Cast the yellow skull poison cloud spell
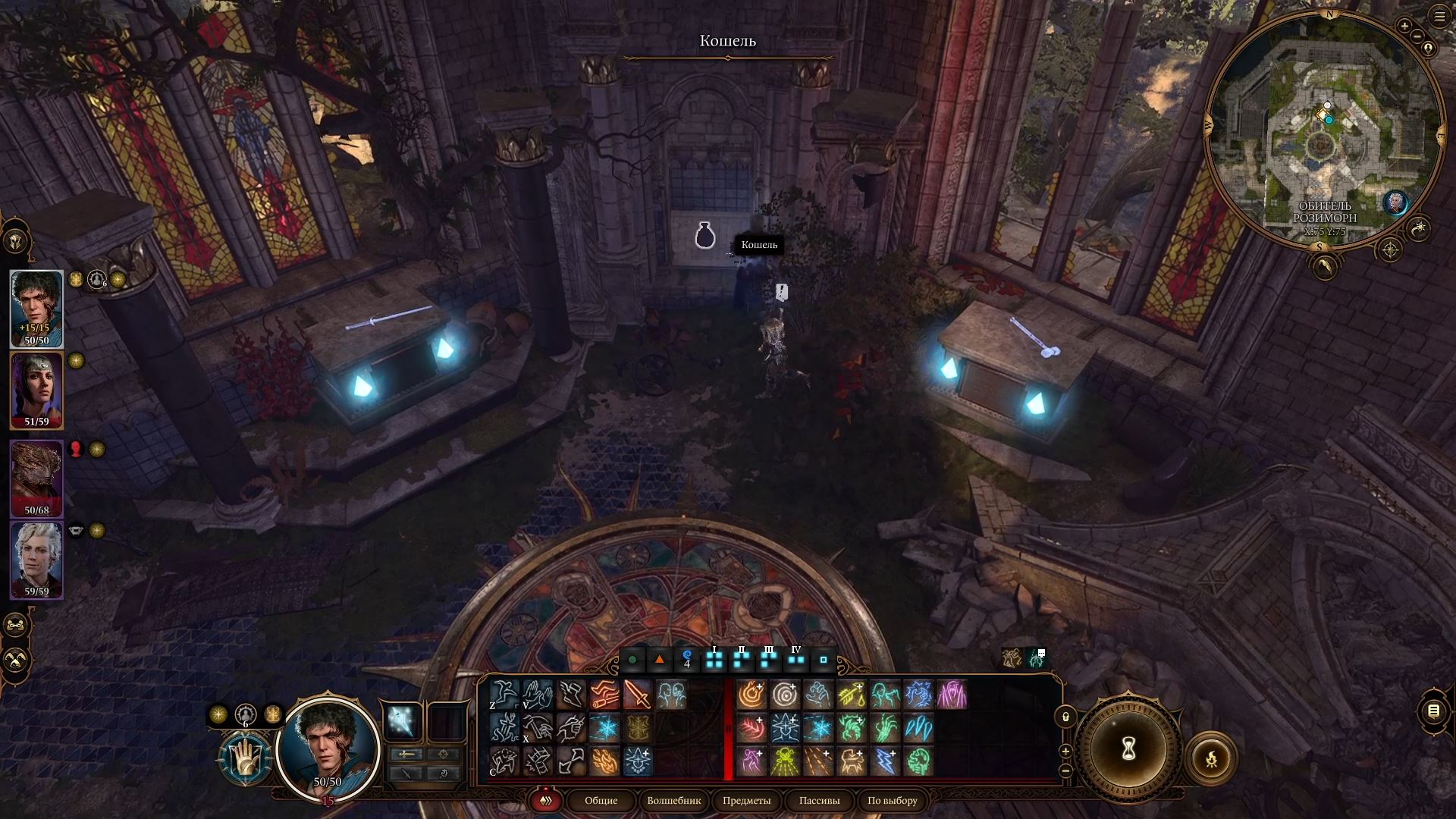 click(785, 761)
